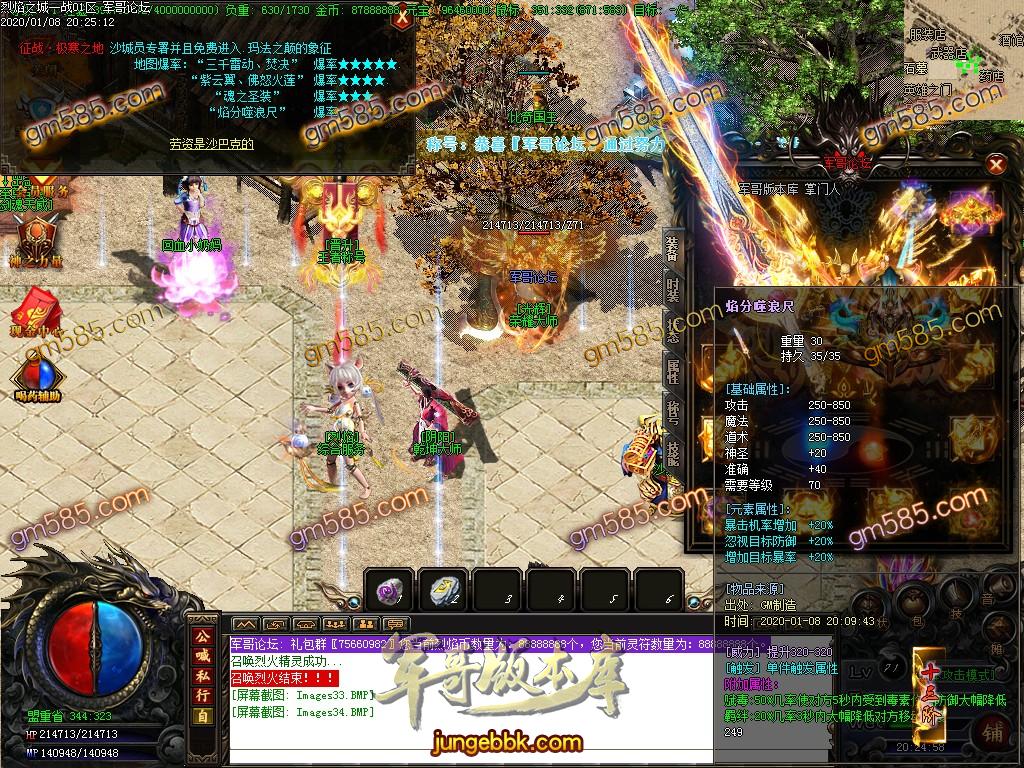Click the 喝药辅助 potion assist icon
This screenshot has width=1024, height=768.
(37, 381)
